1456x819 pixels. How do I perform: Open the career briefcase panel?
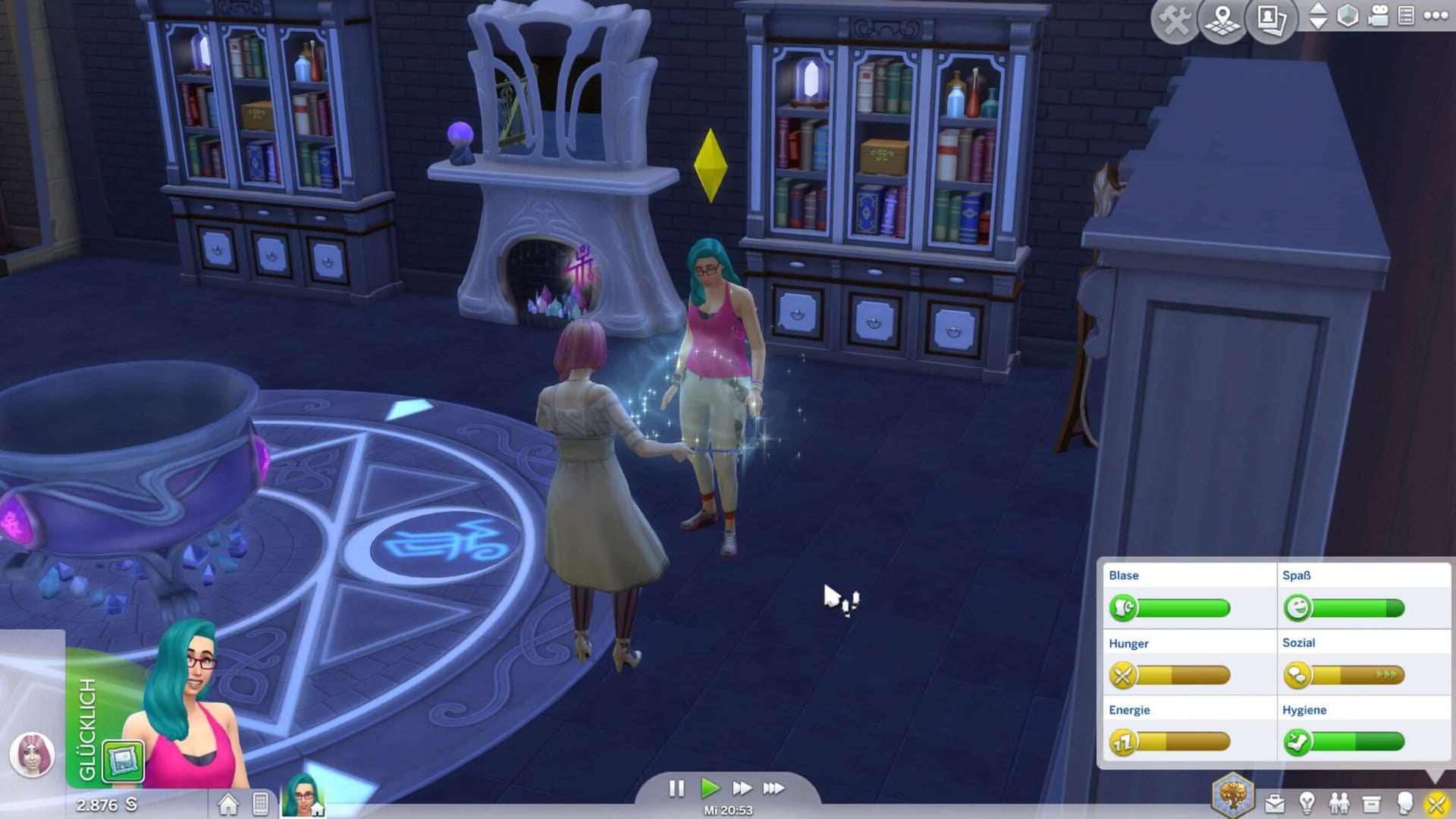coord(1275,803)
